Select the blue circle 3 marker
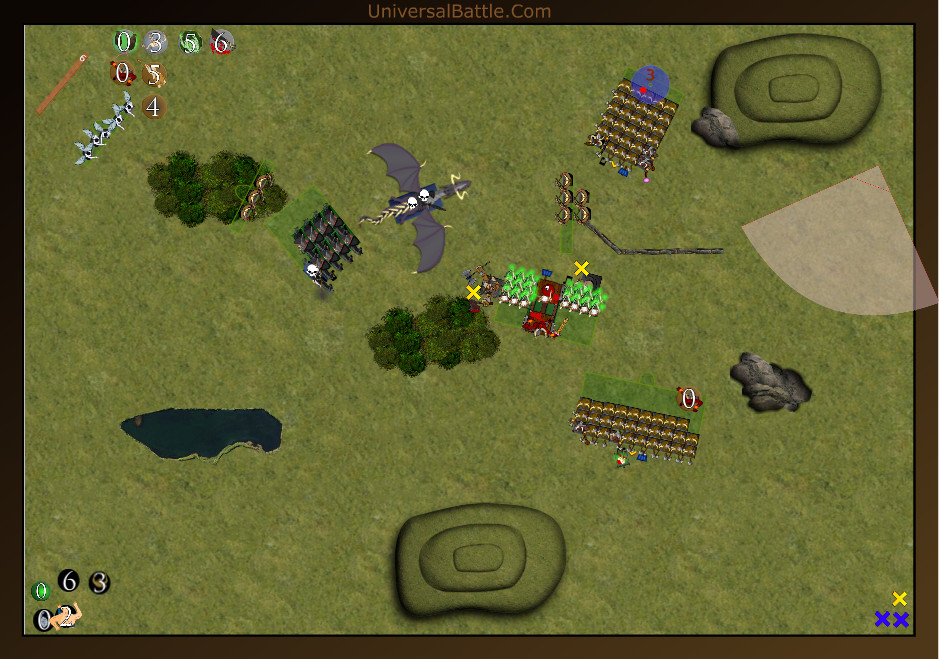Image resolution: width=939 pixels, height=659 pixels. 650,83
